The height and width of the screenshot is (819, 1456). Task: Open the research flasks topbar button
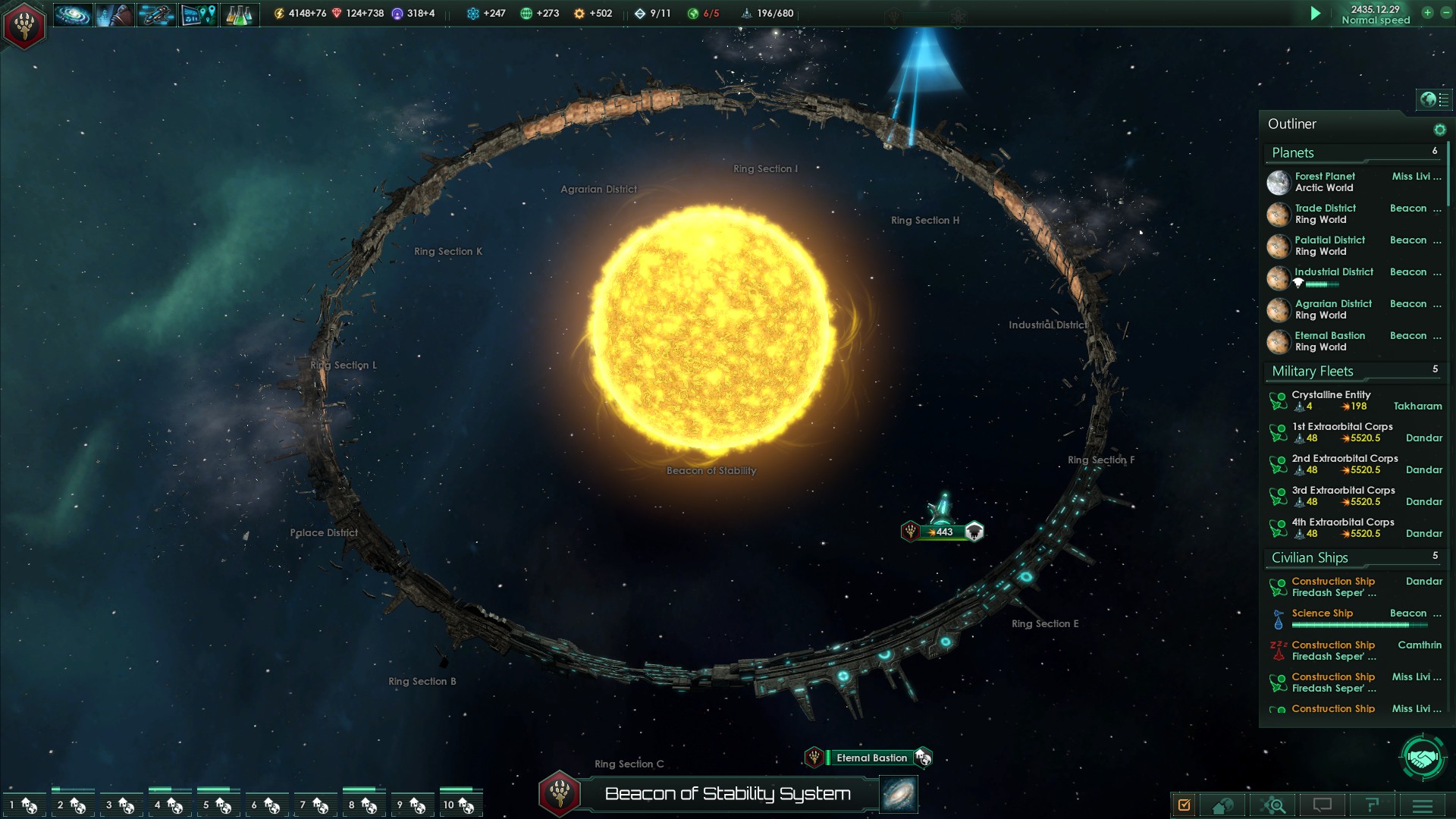pos(239,14)
